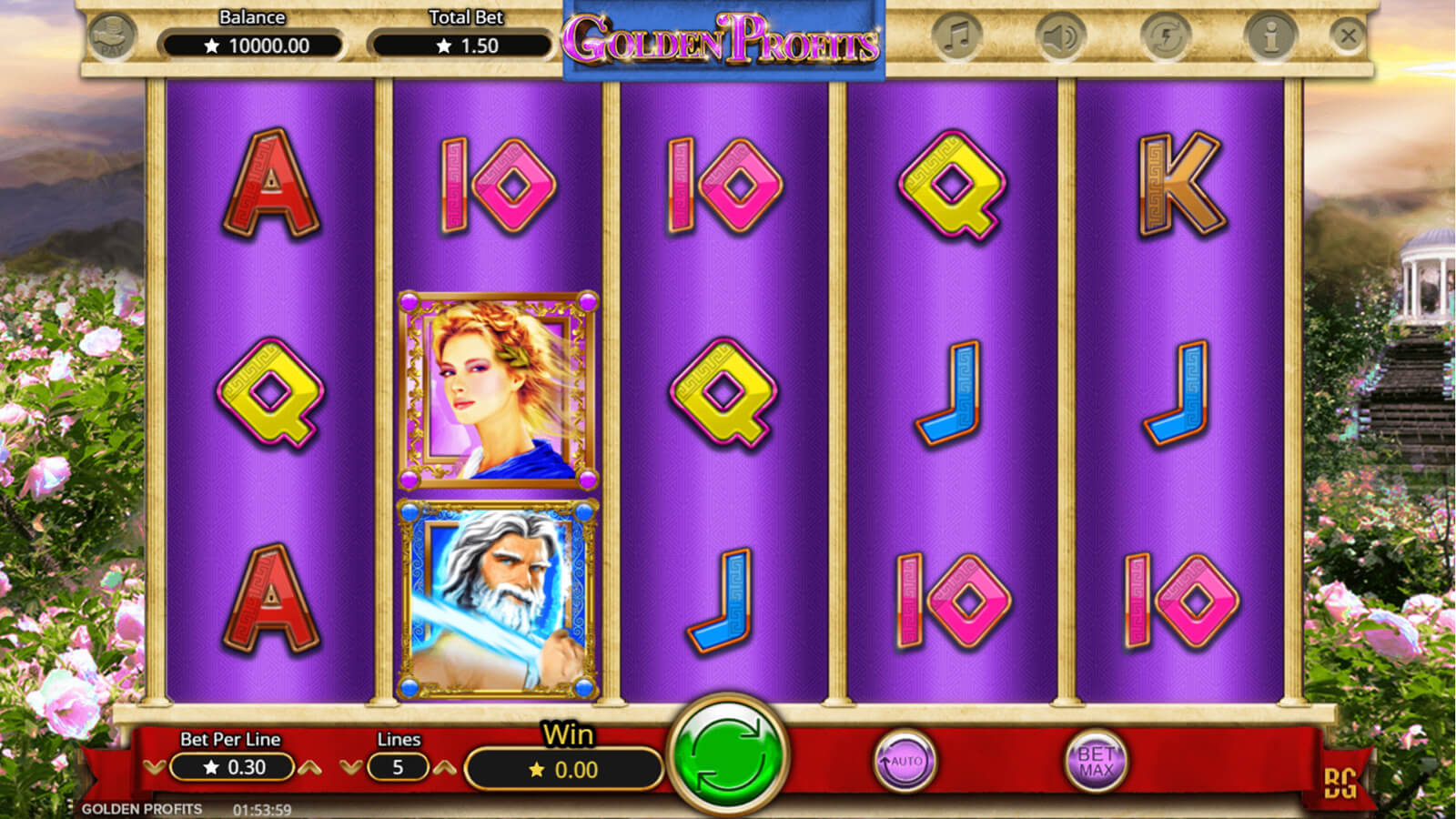This screenshot has width=1456, height=819.
Task: Activate the purple AUTO spin button
Action: 905,761
